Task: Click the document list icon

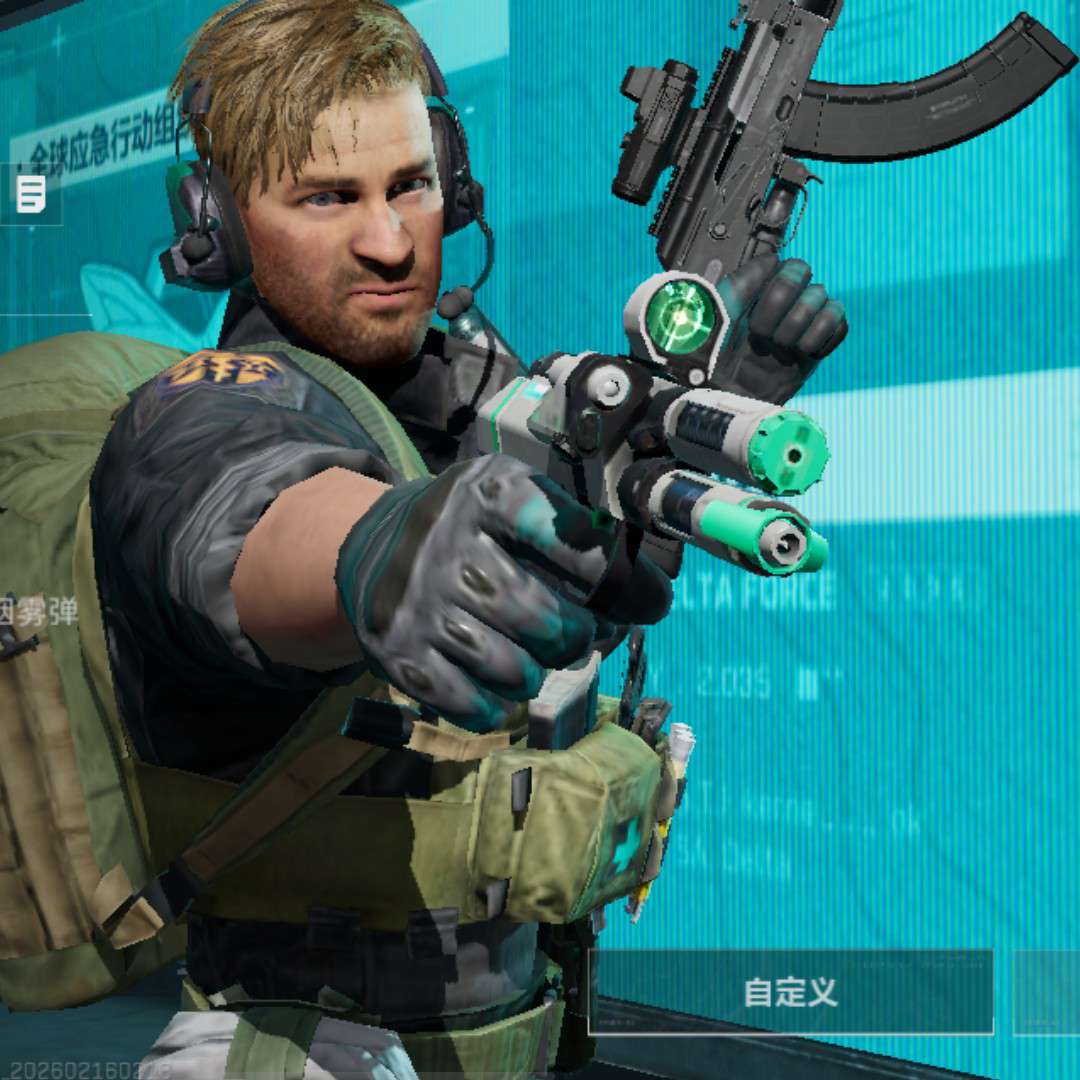Action: (x=31, y=194)
